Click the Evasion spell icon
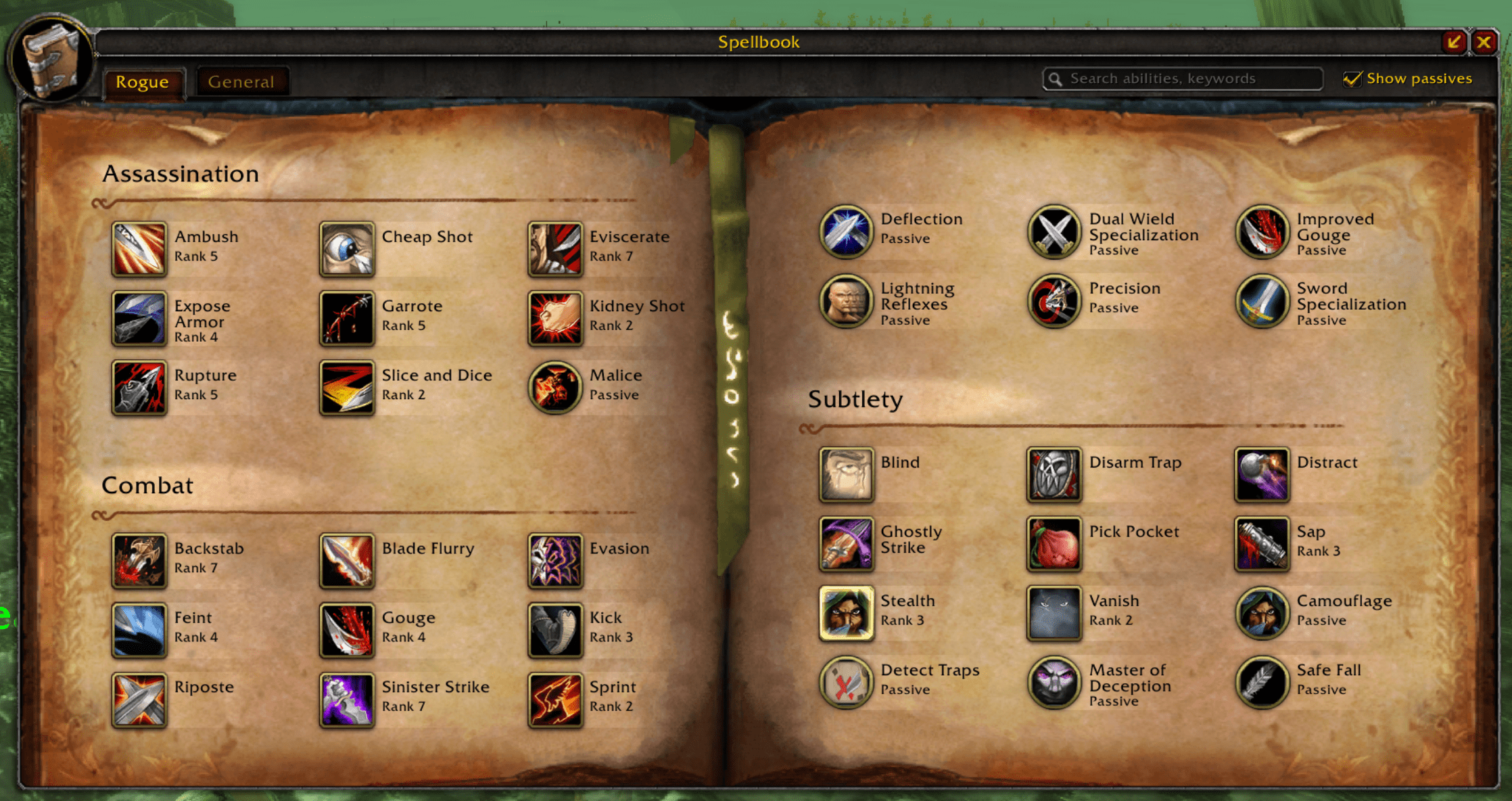This screenshot has width=1512, height=801. [554, 560]
